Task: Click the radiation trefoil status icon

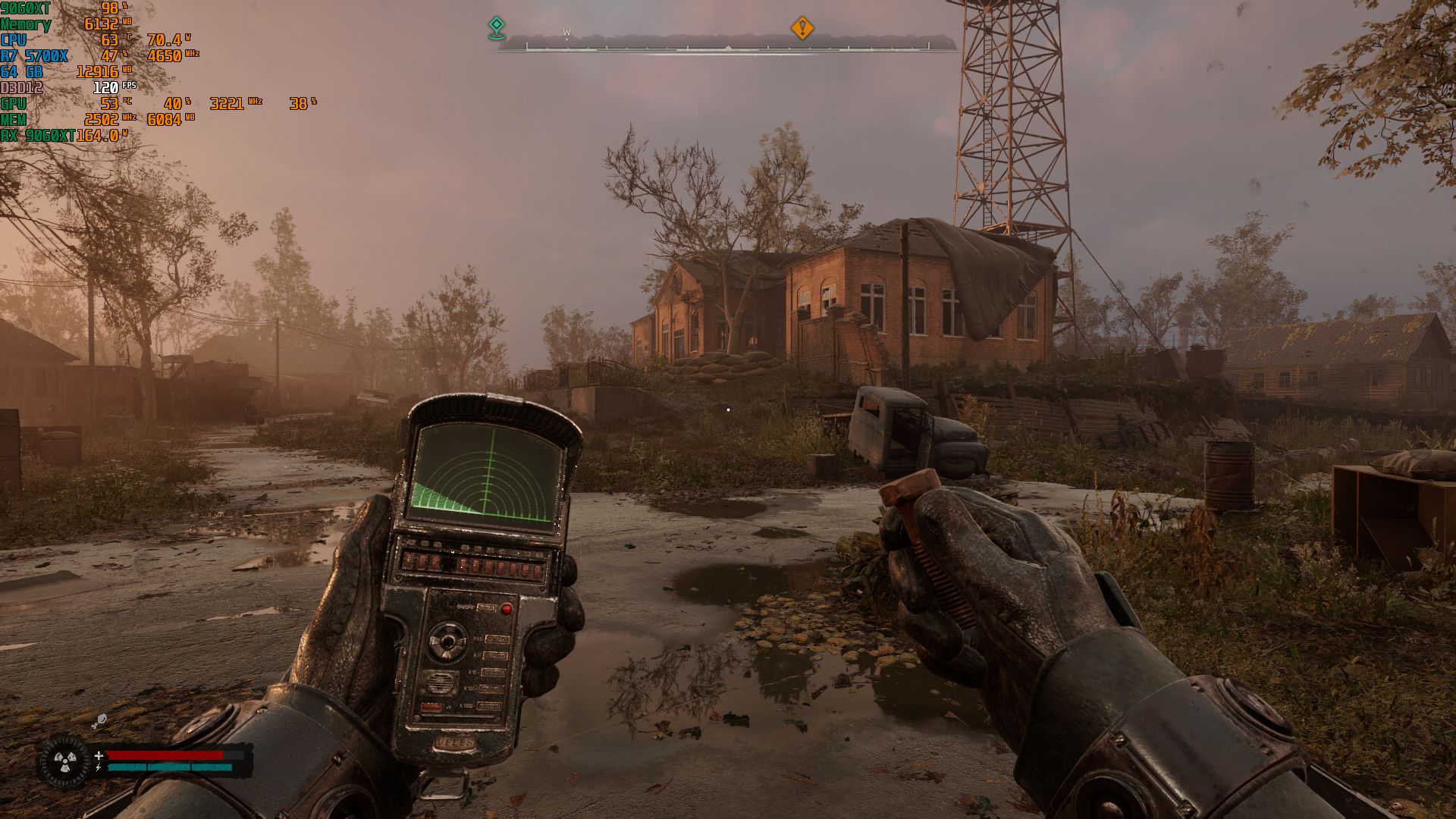Action: pos(64,761)
